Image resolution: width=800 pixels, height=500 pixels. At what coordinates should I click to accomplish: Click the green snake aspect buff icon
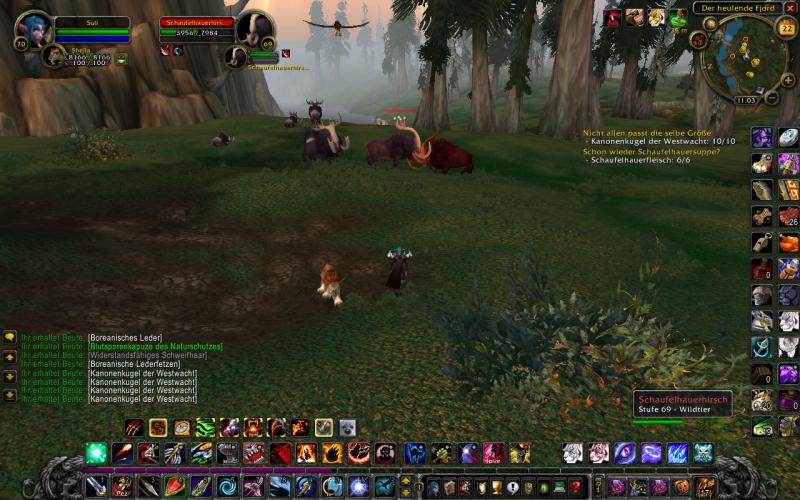pos(679,16)
